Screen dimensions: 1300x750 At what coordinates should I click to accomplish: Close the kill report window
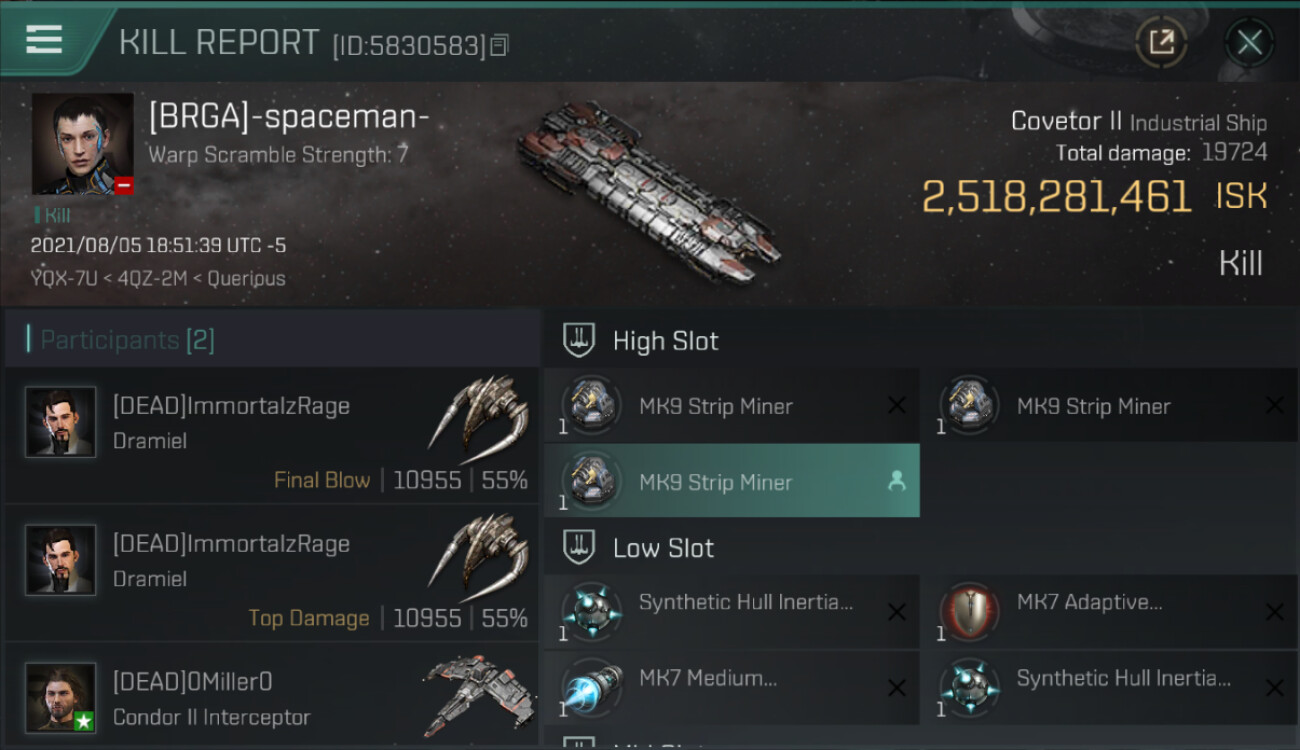[x=1249, y=42]
